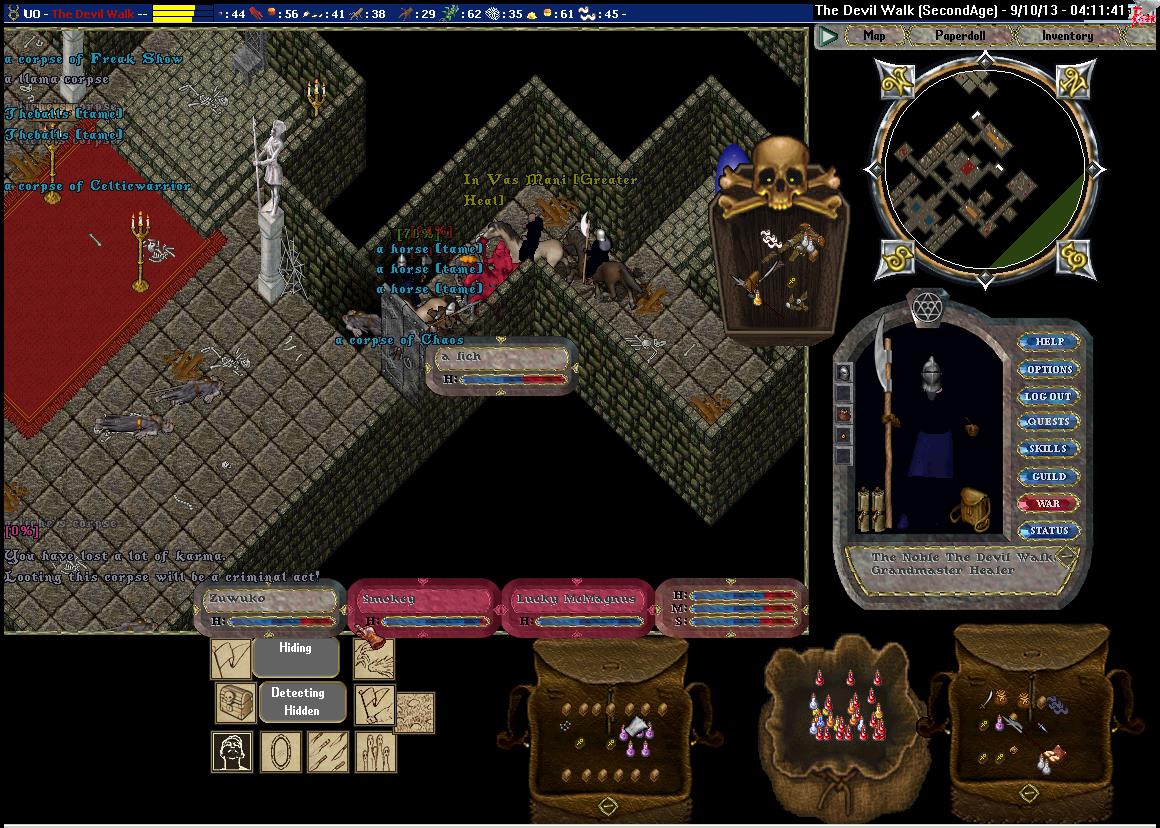
Task: Open the Guild panel
Action: (x=1049, y=476)
